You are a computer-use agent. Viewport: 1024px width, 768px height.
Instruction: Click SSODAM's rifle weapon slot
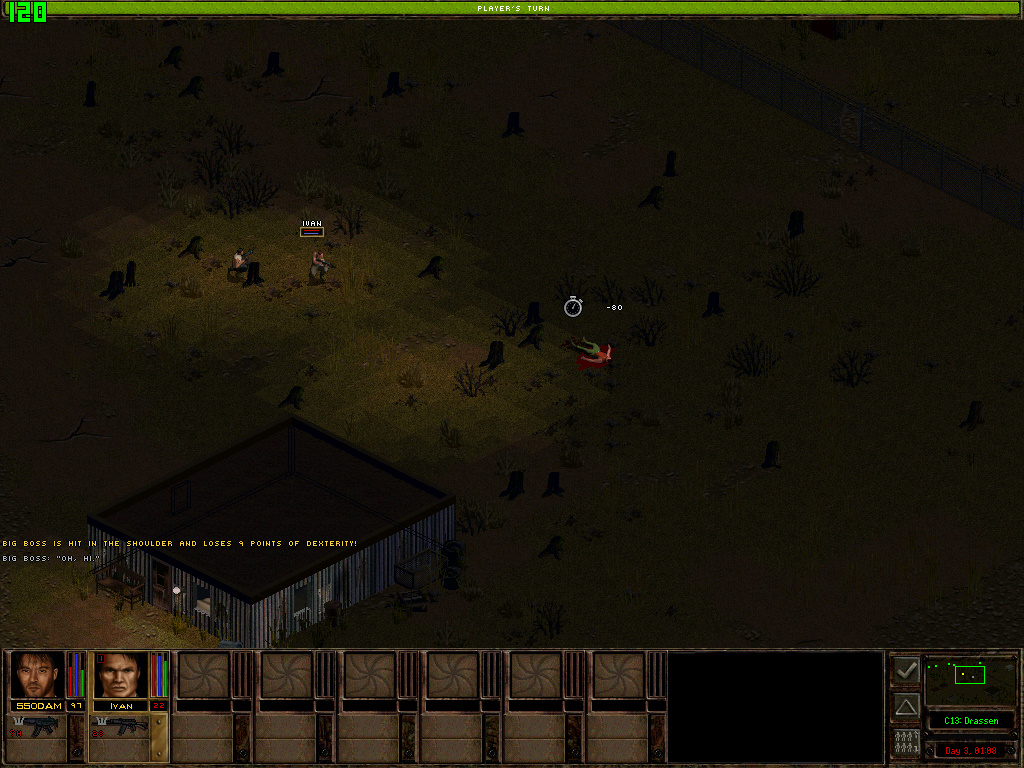40,727
